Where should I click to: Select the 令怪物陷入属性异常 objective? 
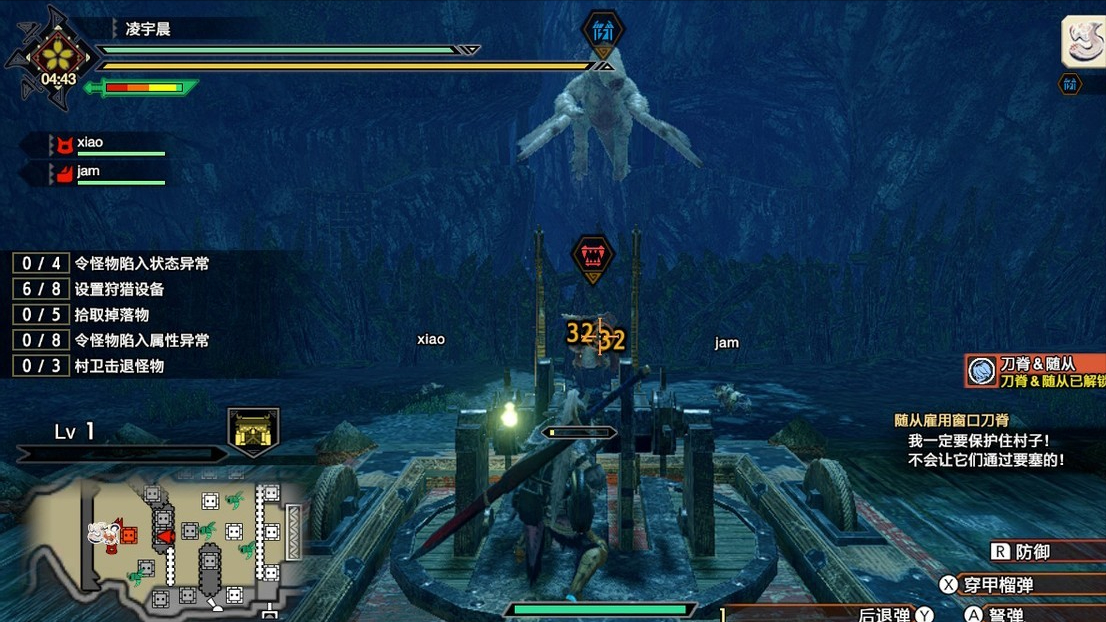click(x=141, y=340)
